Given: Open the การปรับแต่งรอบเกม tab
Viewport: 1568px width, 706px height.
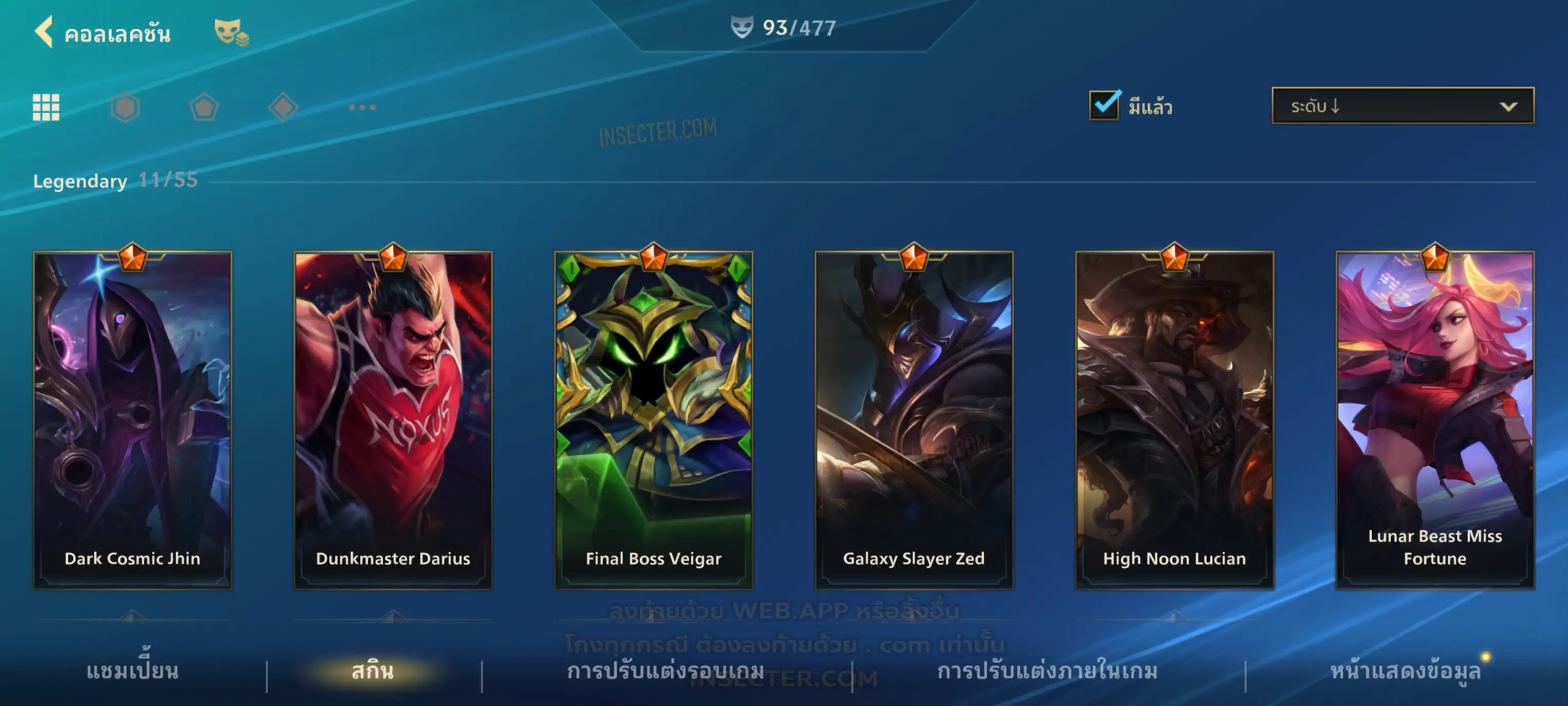Looking at the screenshot, I should 666,671.
